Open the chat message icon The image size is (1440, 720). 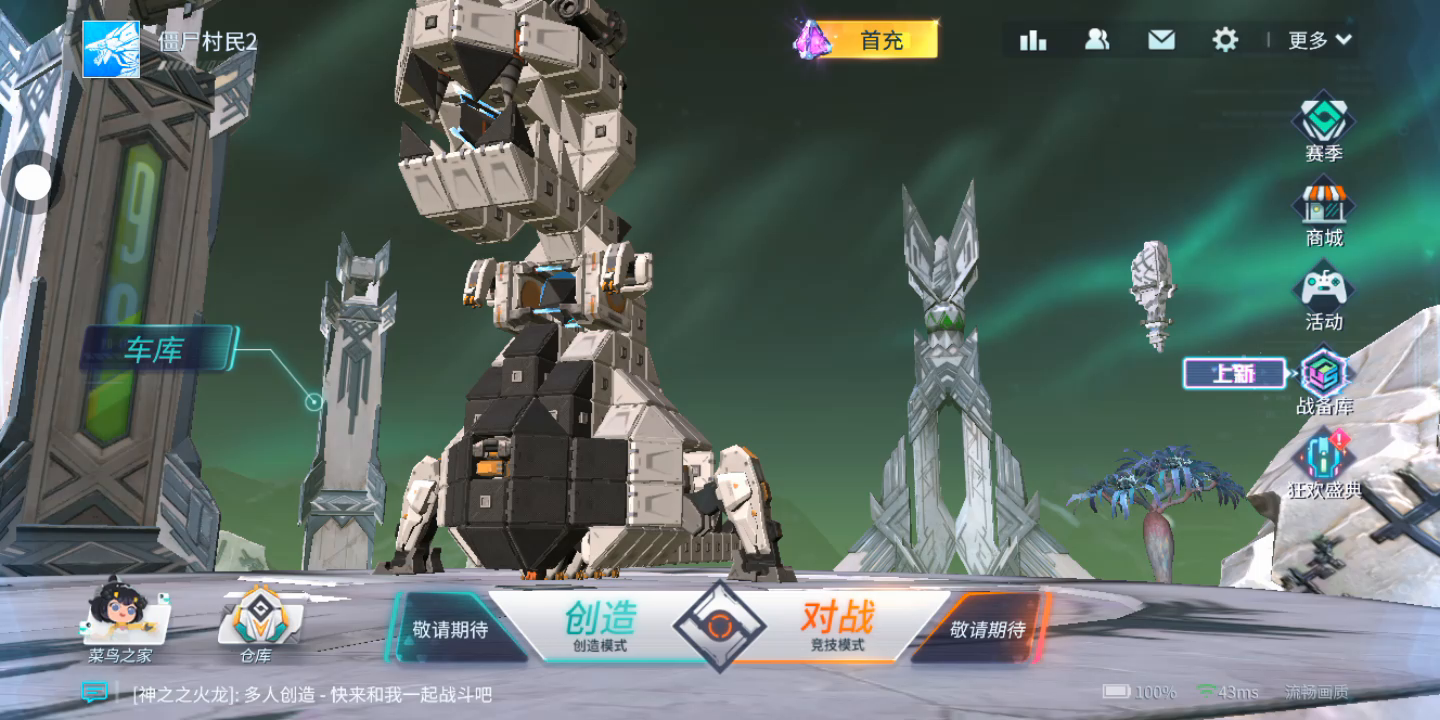[95, 692]
